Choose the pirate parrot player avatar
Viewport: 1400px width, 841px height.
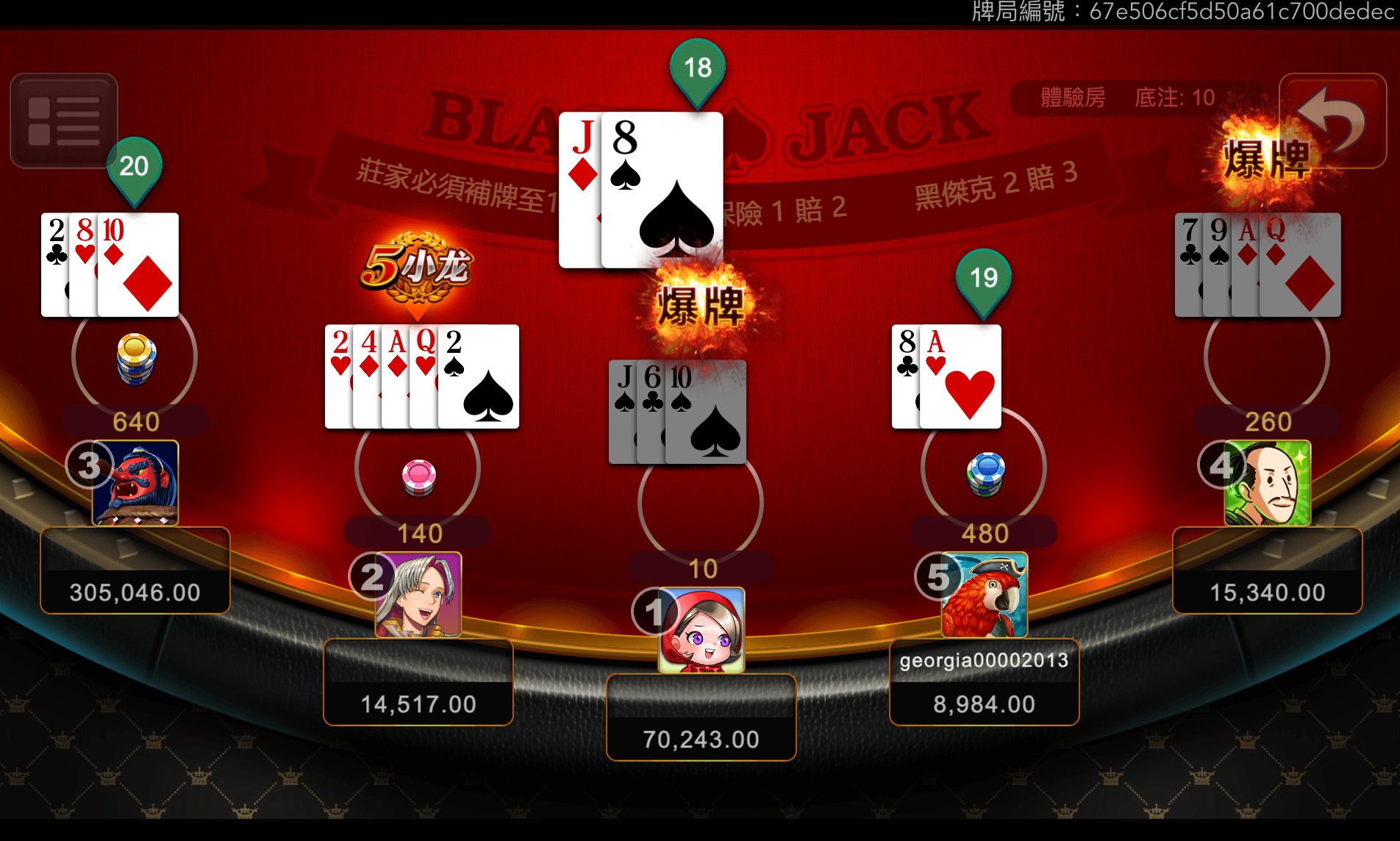click(985, 595)
